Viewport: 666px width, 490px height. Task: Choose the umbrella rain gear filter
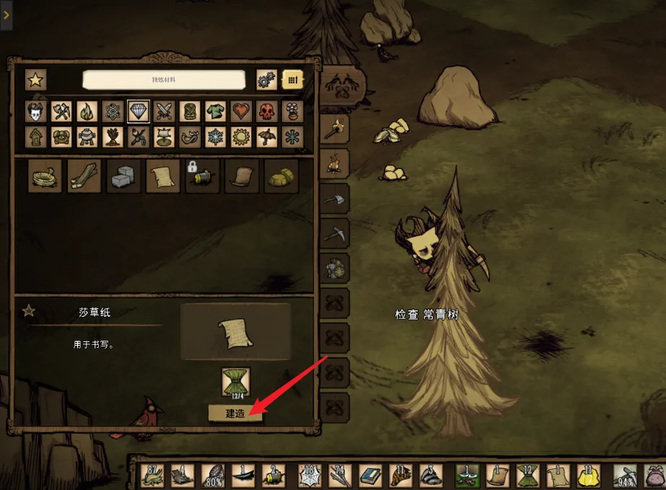[x=267, y=136]
